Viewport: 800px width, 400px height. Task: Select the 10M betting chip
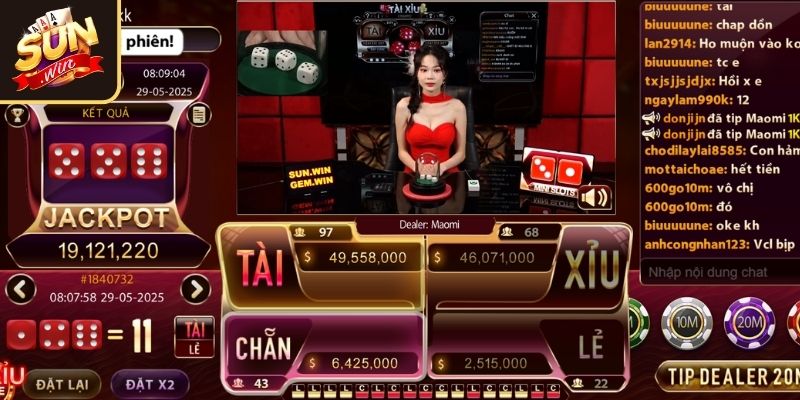pos(686,321)
